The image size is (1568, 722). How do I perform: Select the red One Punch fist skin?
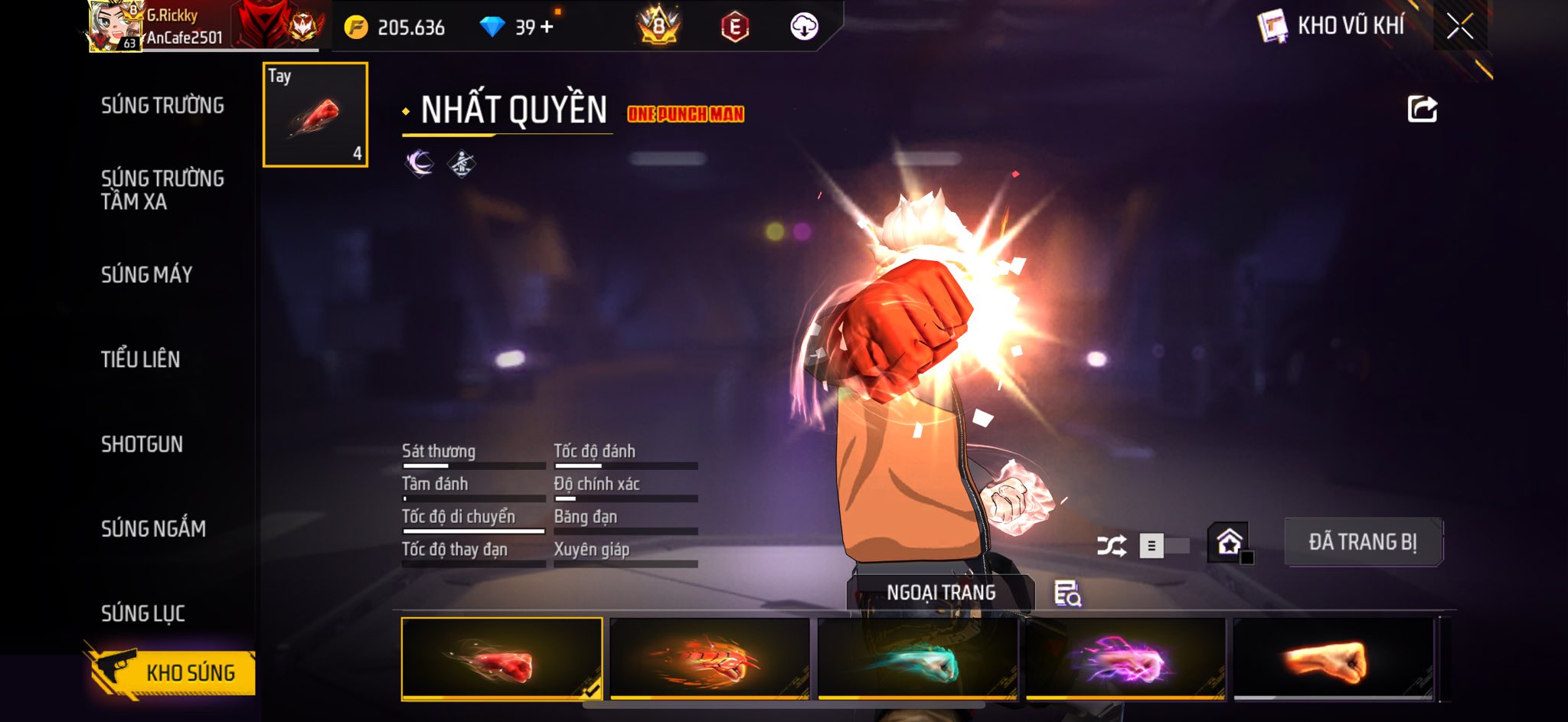pos(501,659)
